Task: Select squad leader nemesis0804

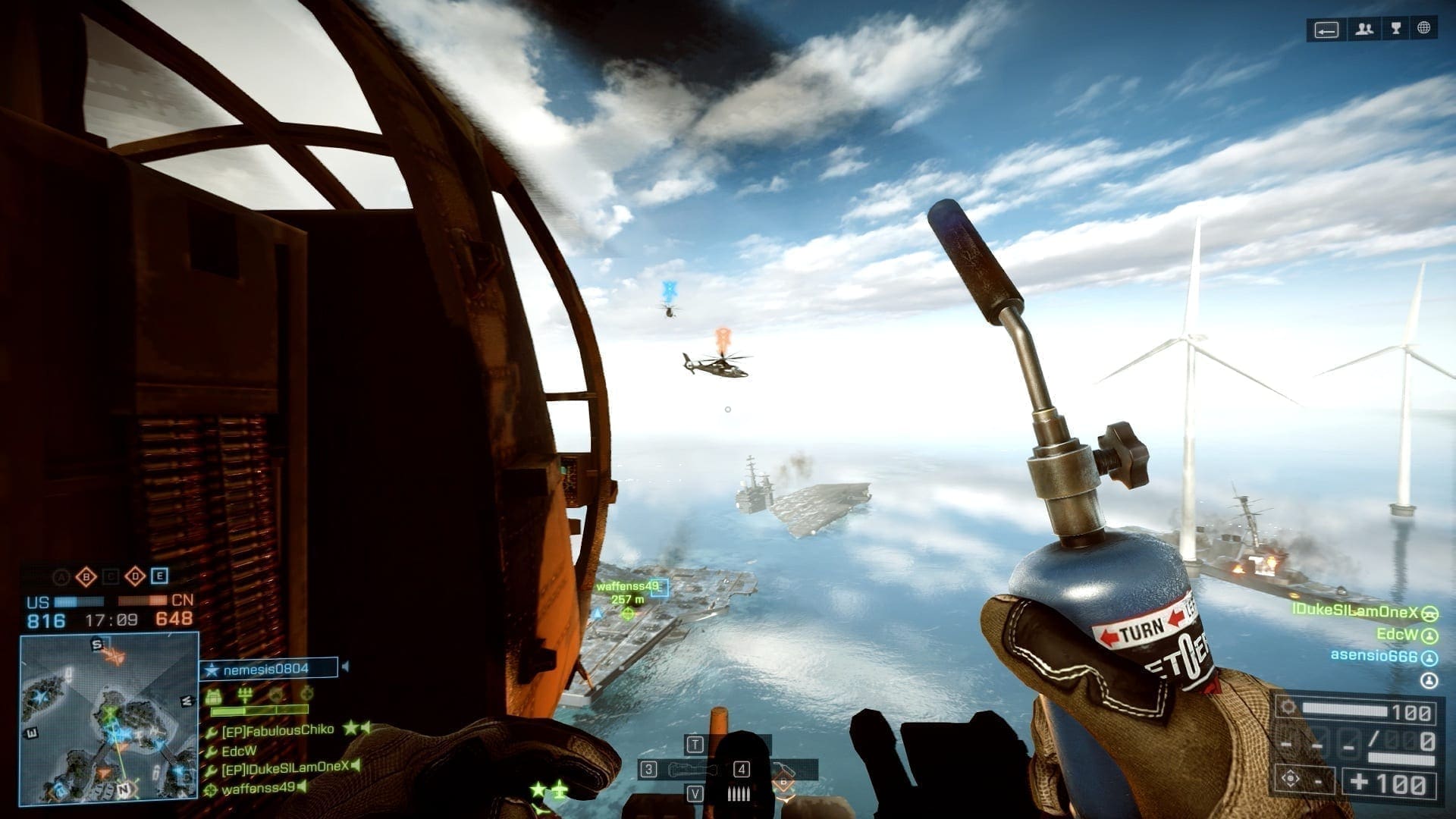Action: click(x=267, y=669)
